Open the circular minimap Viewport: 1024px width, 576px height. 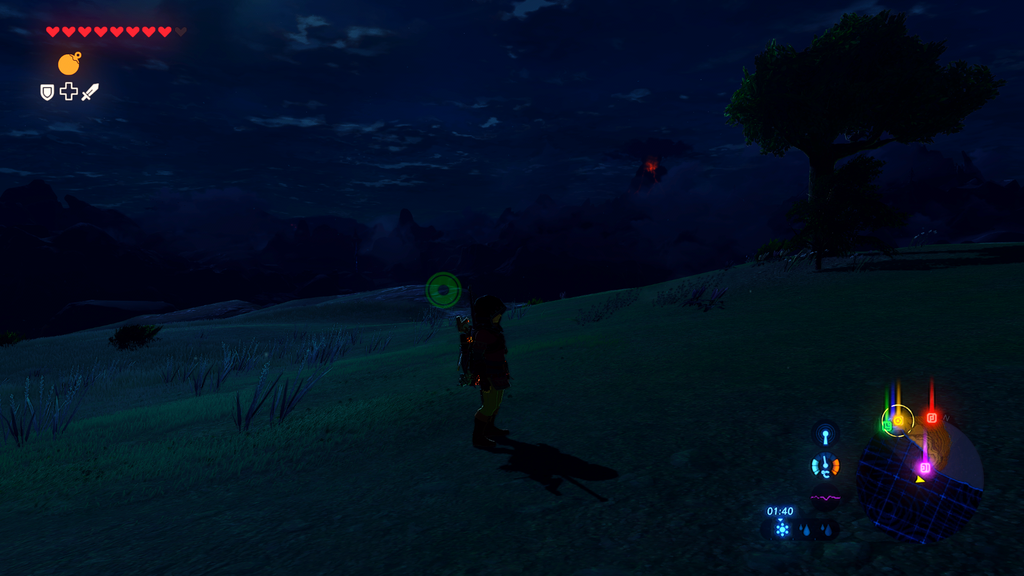click(x=921, y=482)
